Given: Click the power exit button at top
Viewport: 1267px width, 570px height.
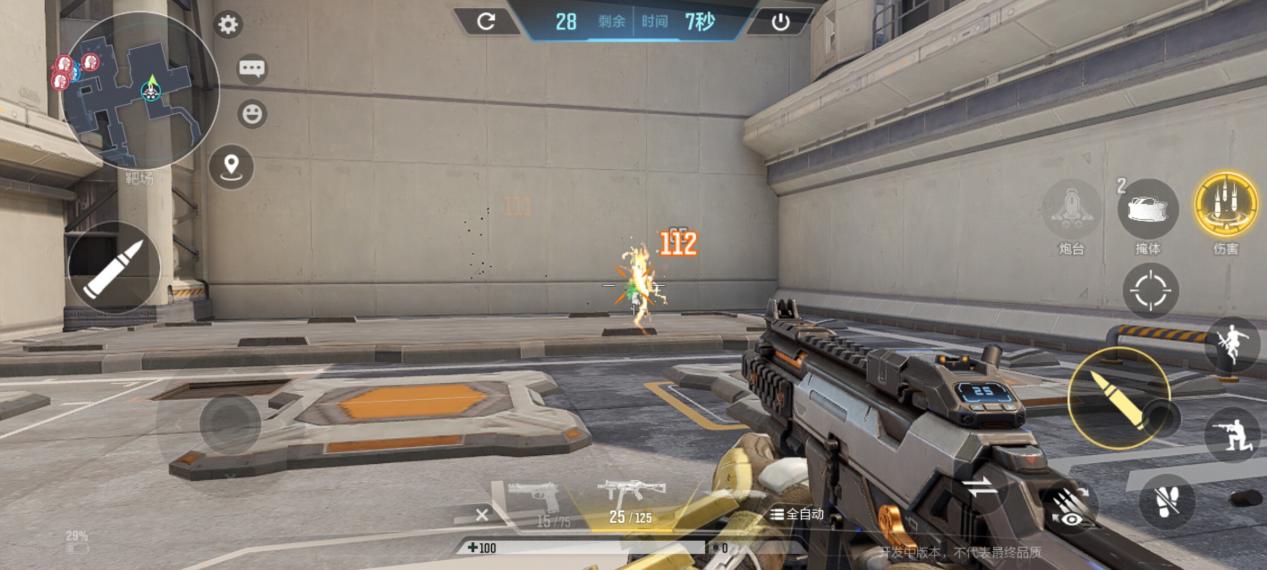Looking at the screenshot, I should pos(780,21).
